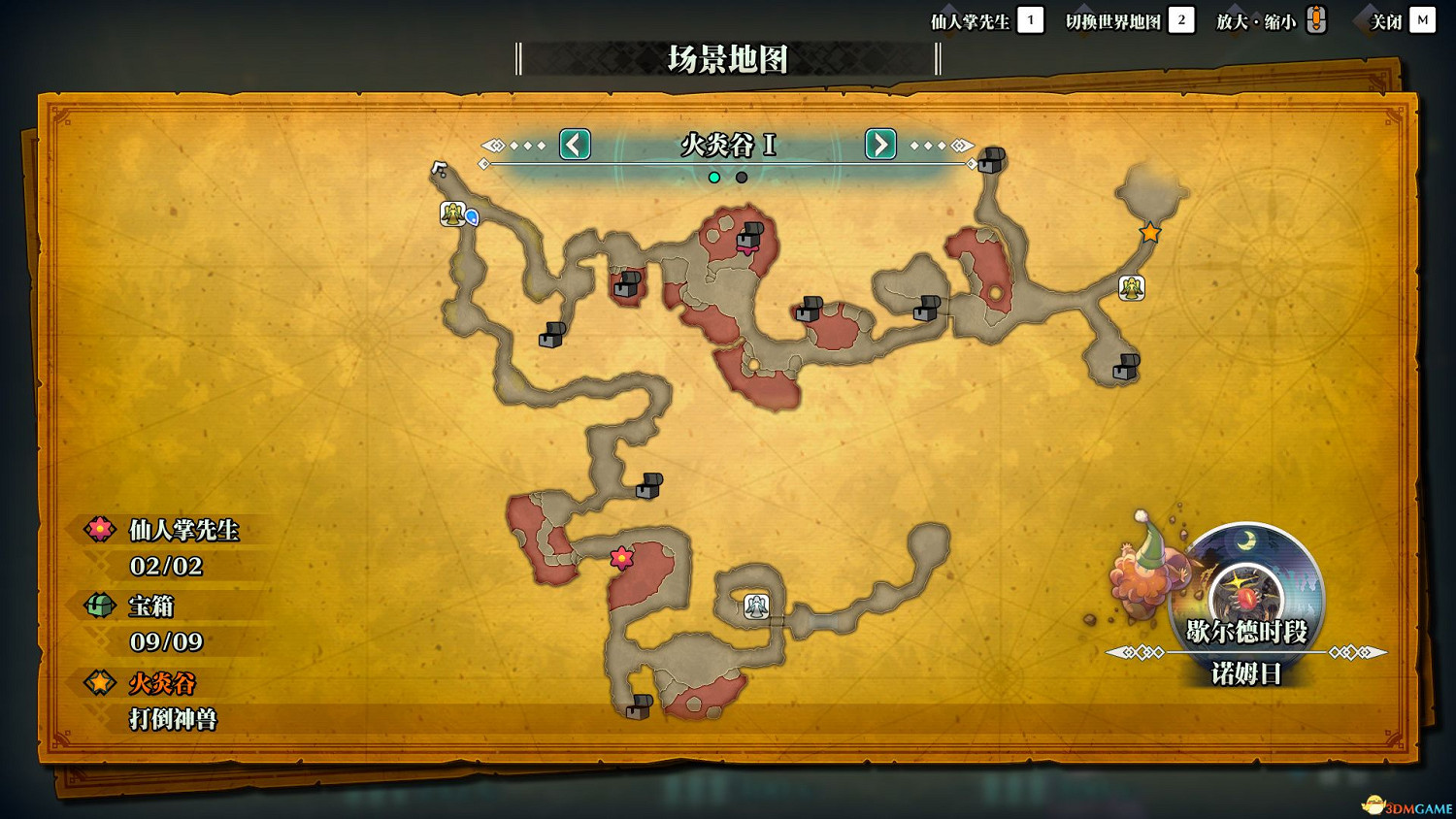Toggle the quest speech bubble beside the entrance statue
The image size is (1456, 819).
tap(472, 216)
